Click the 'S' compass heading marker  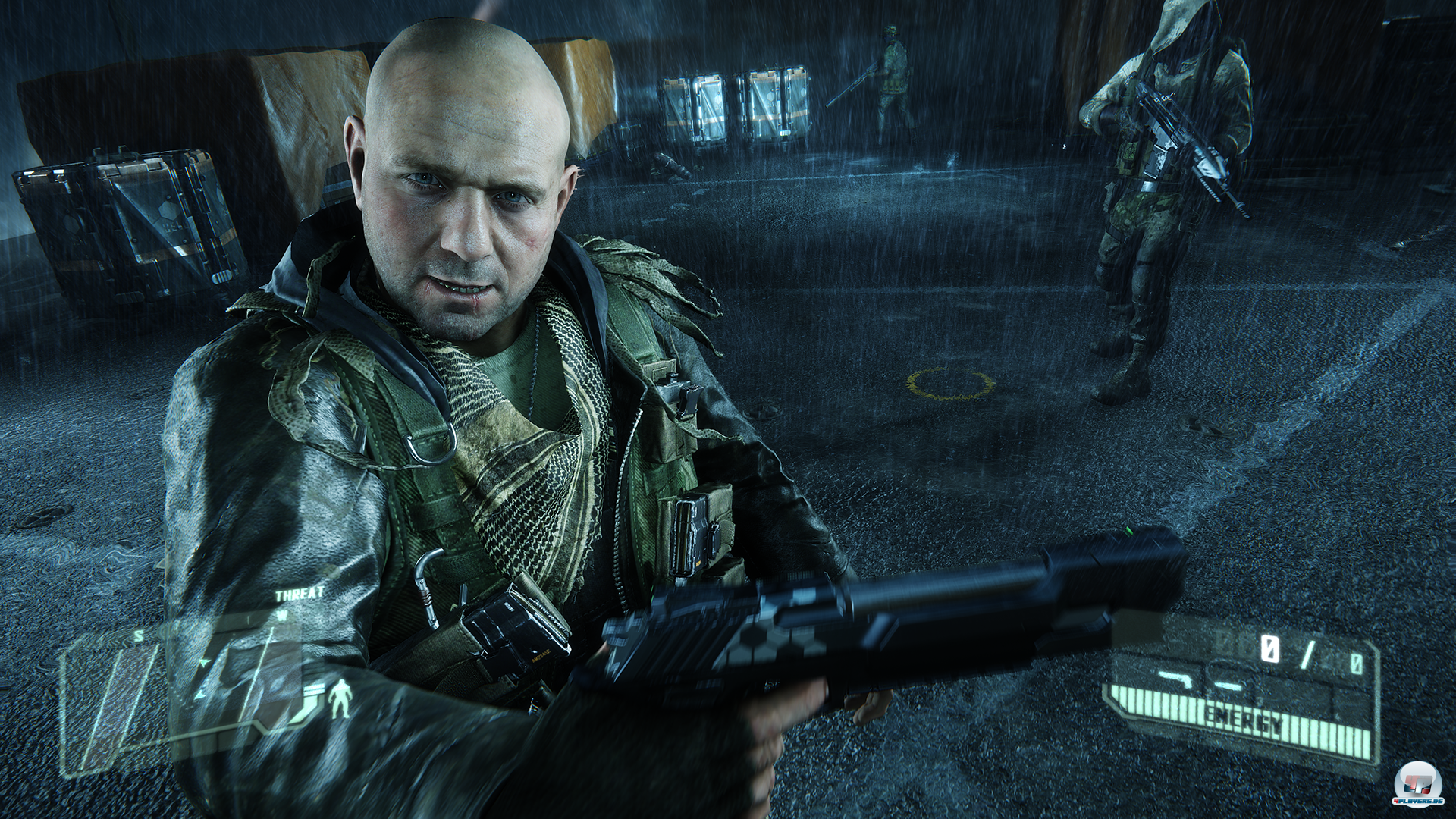click(138, 635)
